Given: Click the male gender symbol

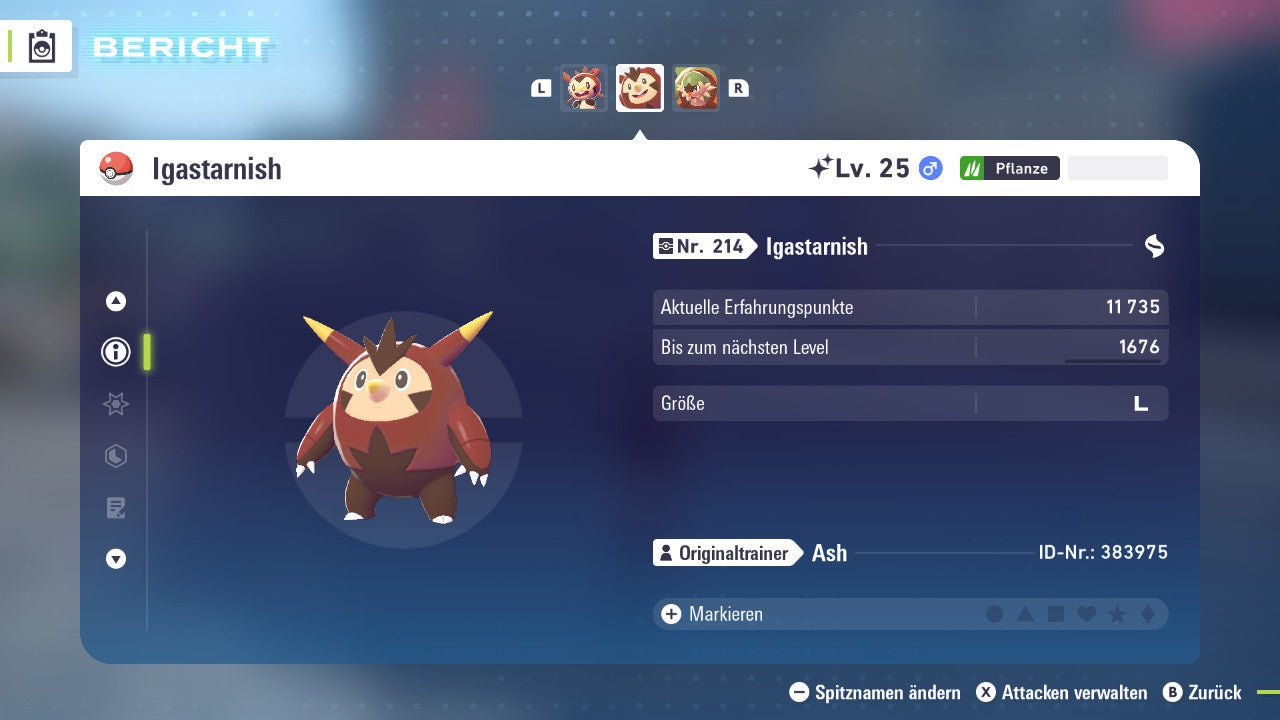Looking at the screenshot, I should 928,168.
